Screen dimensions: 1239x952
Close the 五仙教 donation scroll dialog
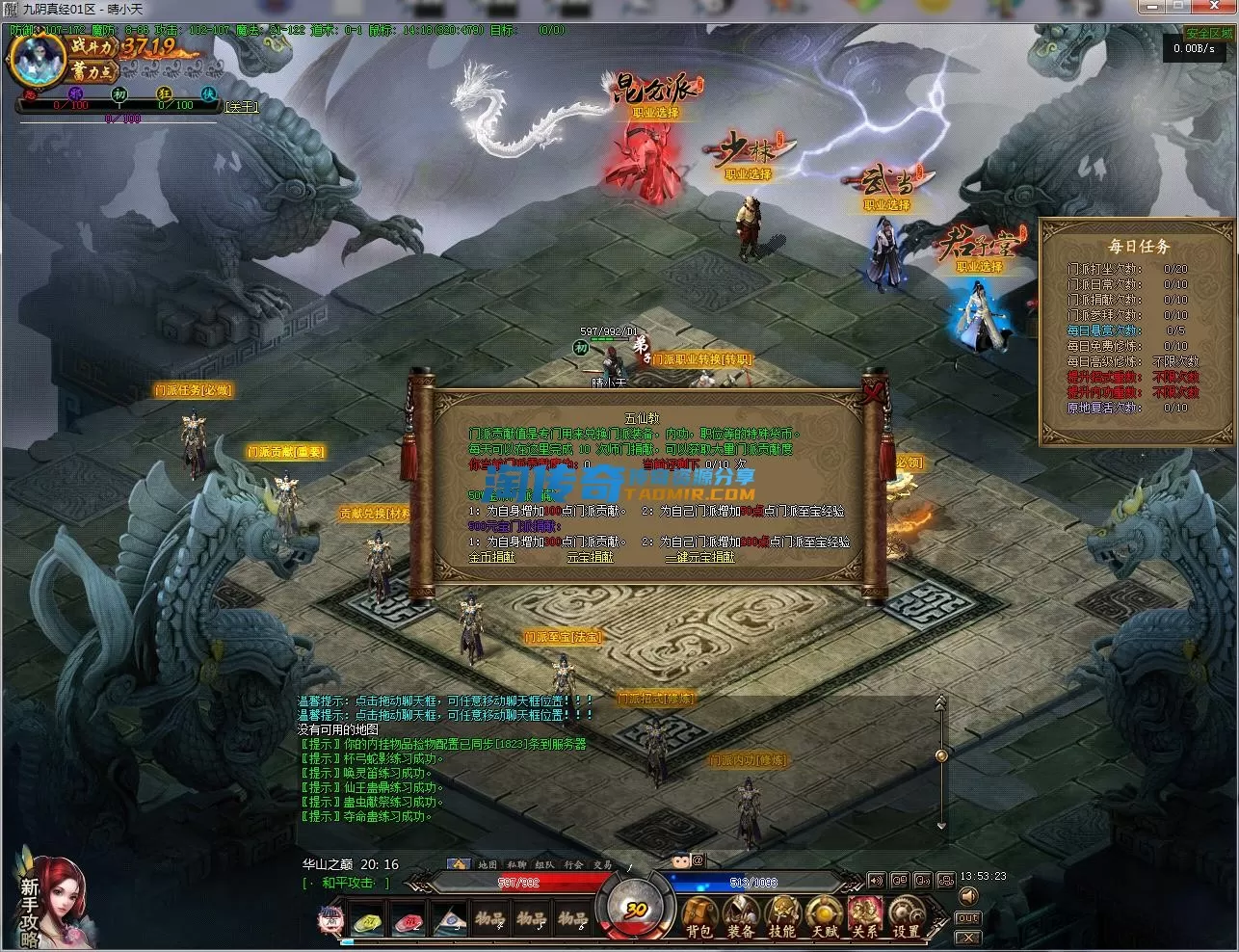(x=874, y=391)
